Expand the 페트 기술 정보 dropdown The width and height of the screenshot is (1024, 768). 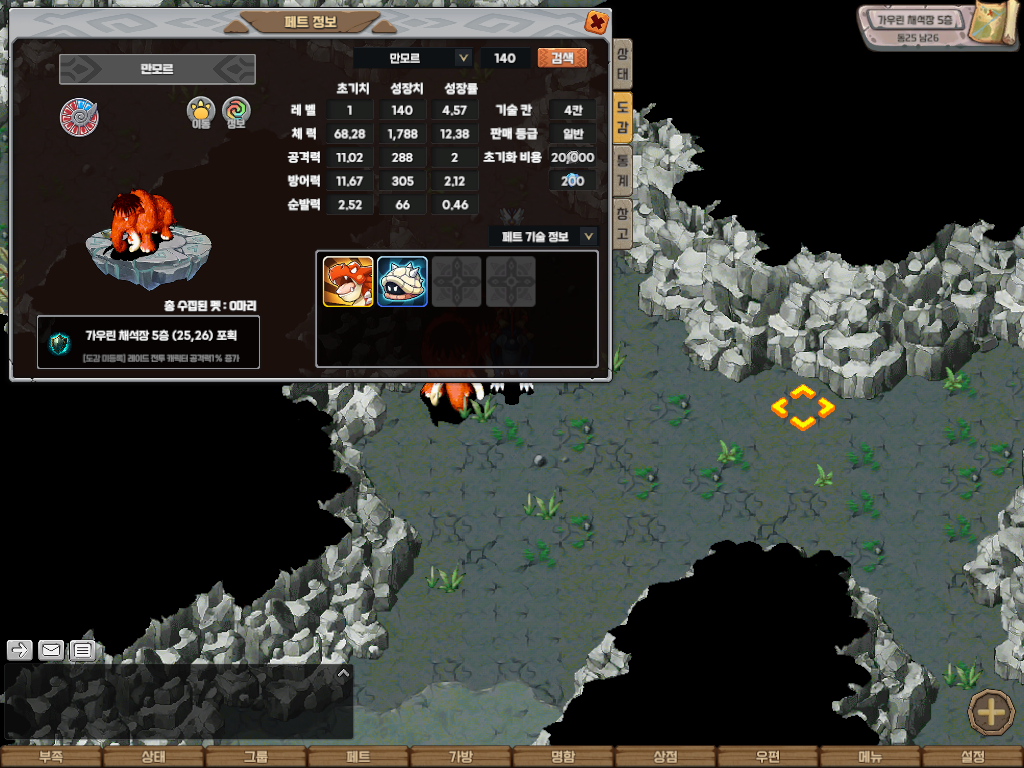588,236
